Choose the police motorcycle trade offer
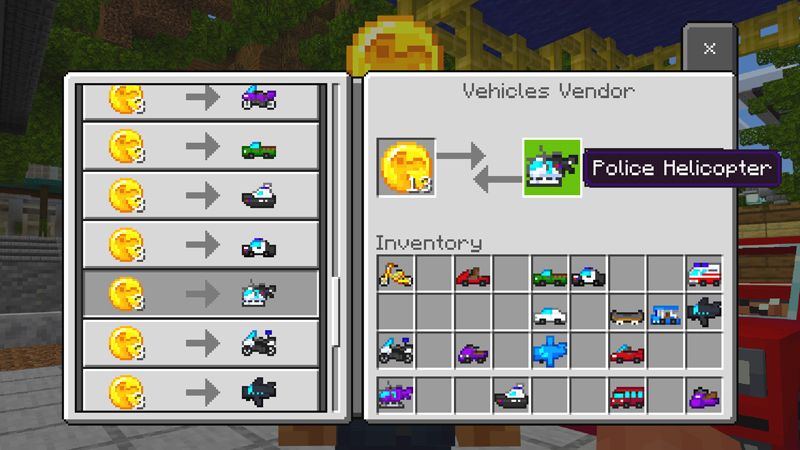The image size is (800, 450). [x=200, y=342]
